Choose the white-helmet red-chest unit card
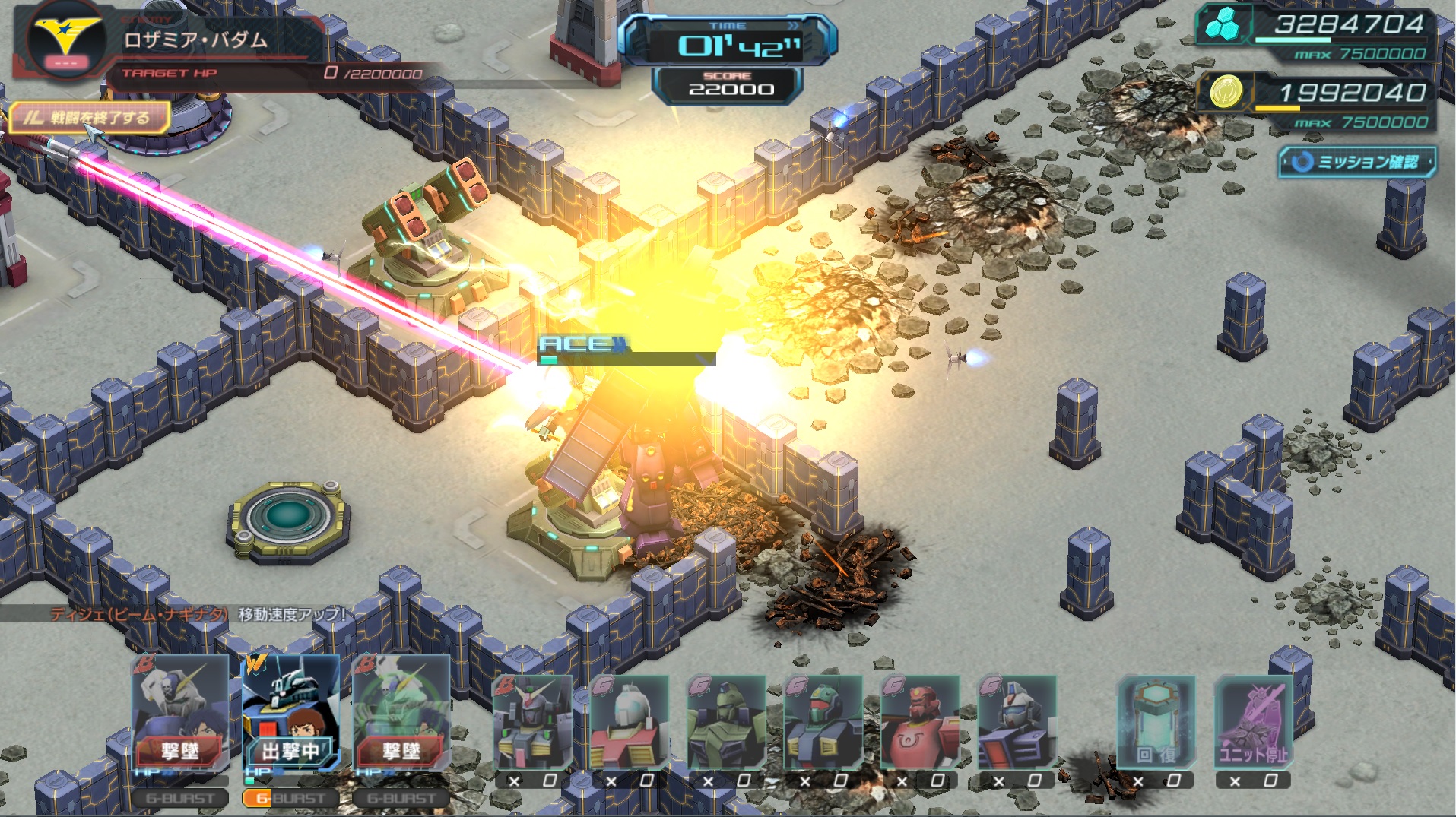Viewport: 1456px width, 817px height. (629, 722)
